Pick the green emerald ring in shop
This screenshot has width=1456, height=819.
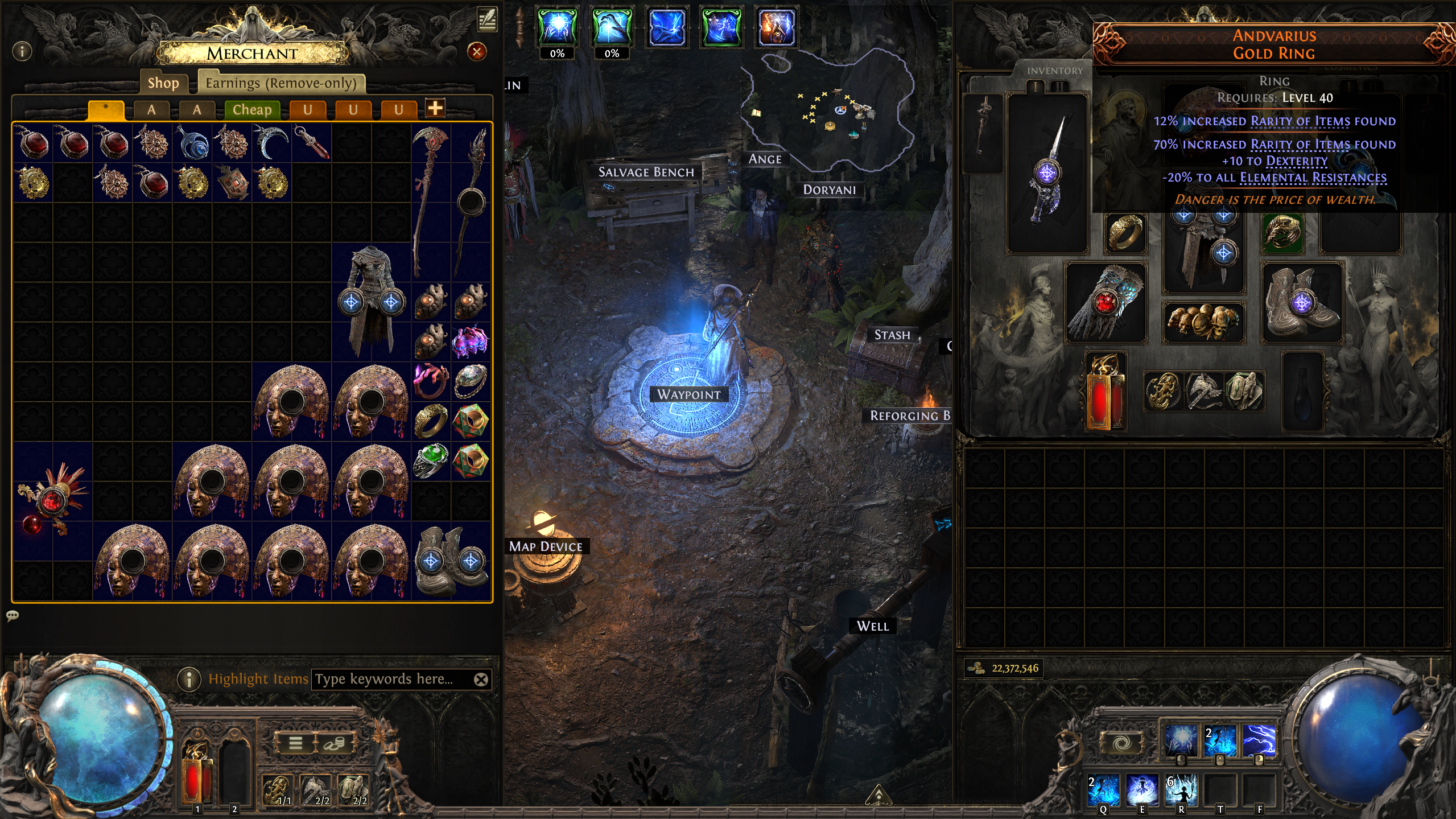coord(431,460)
